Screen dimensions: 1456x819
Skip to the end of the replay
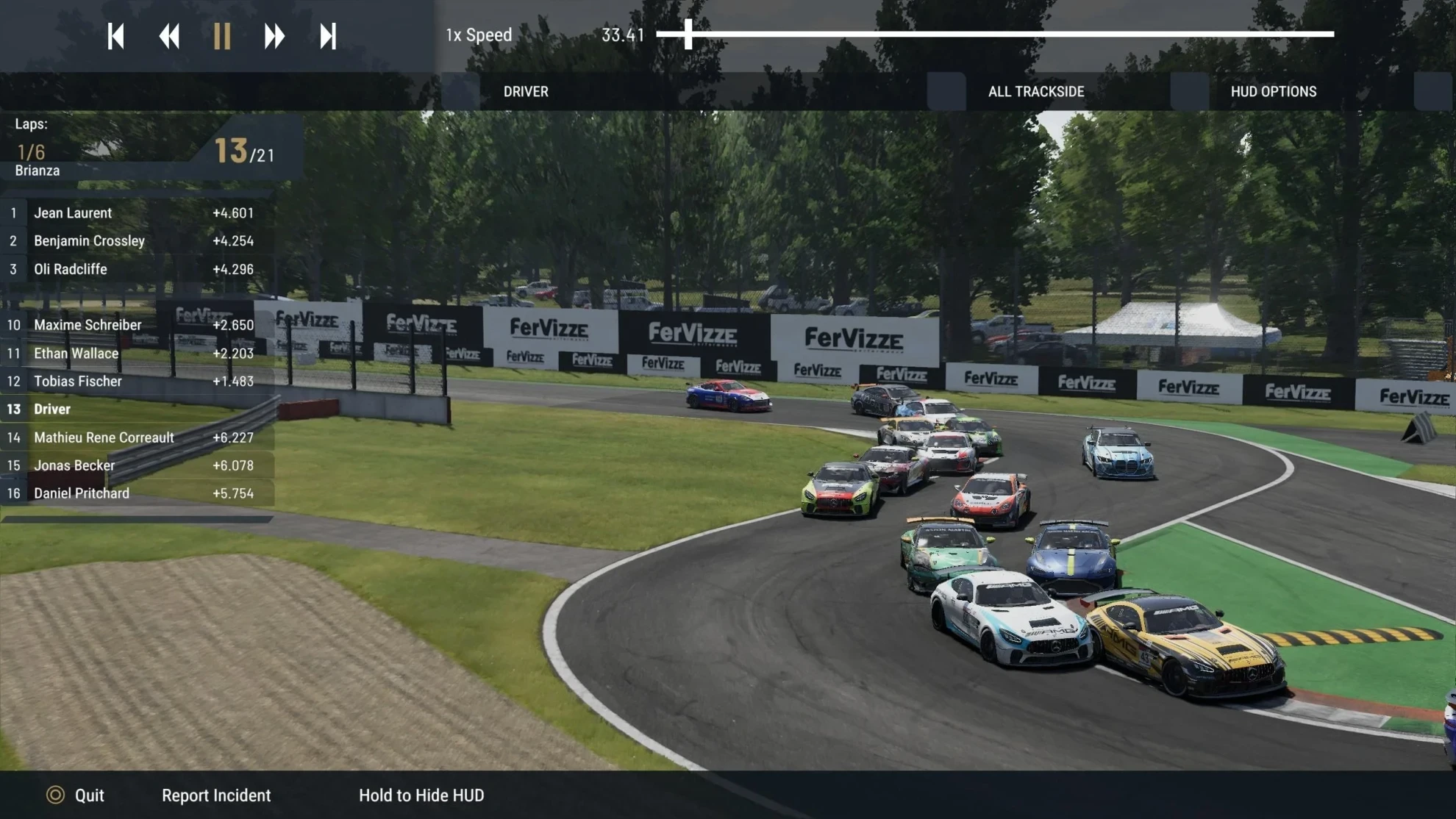328,36
